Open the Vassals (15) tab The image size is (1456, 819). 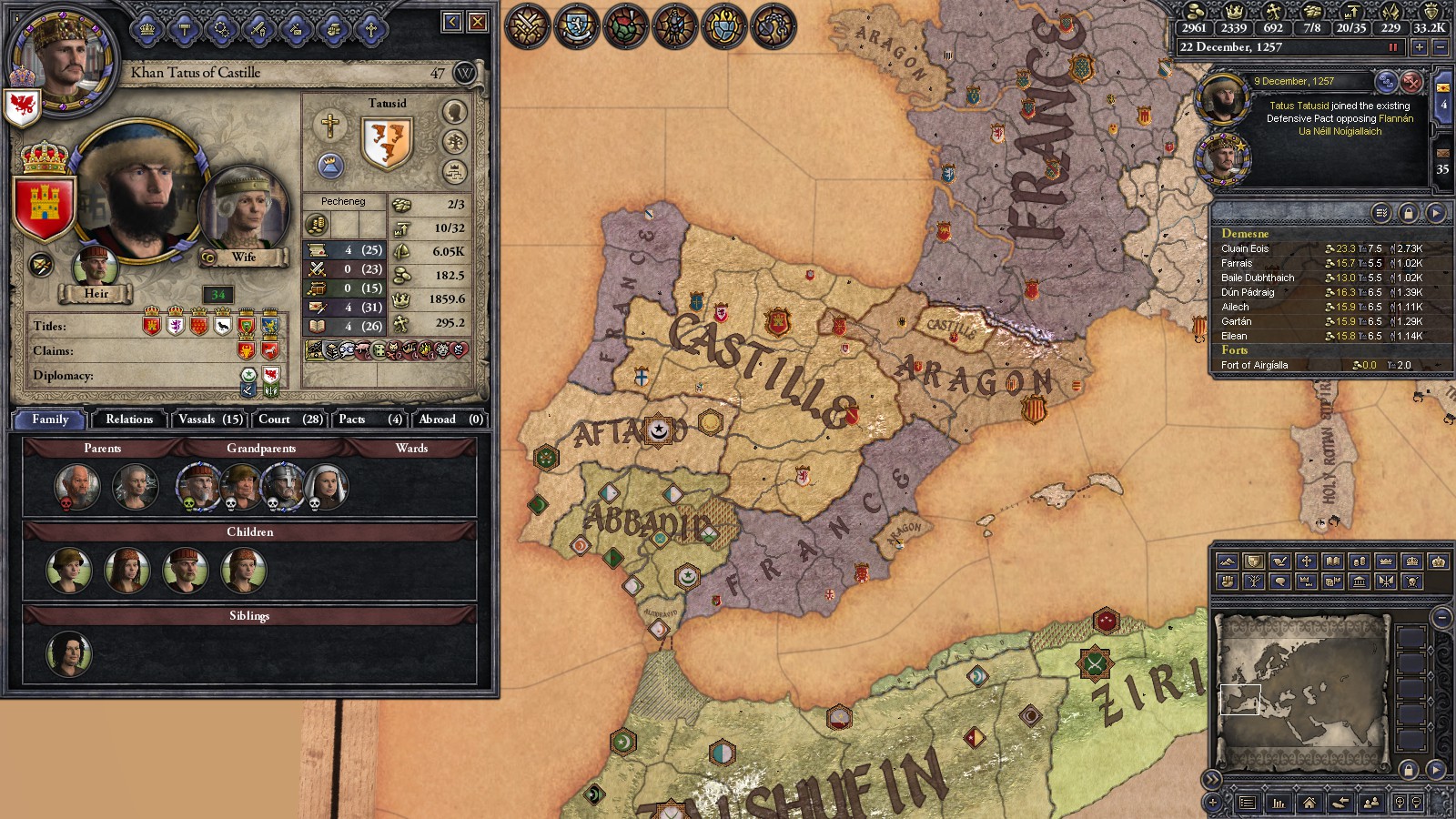tap(210, 420)
